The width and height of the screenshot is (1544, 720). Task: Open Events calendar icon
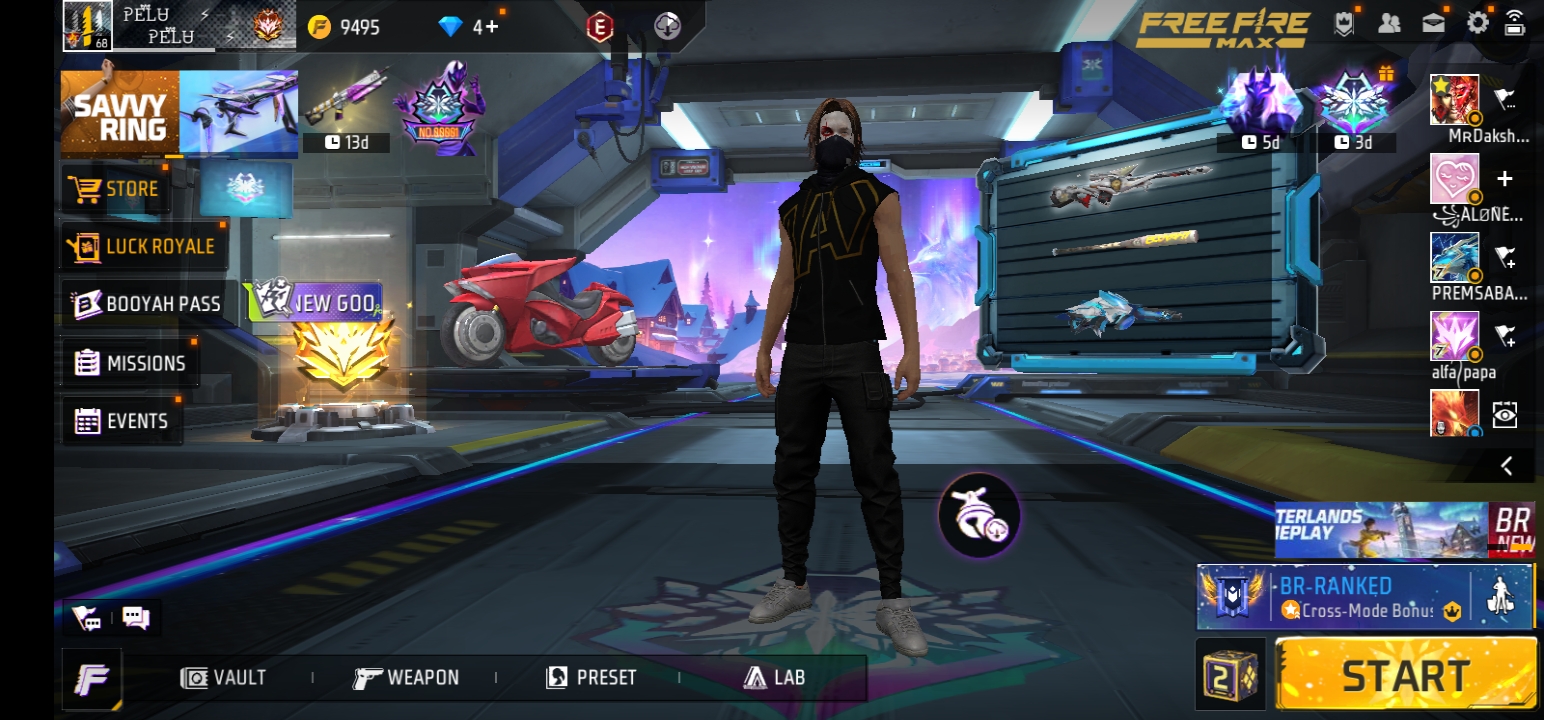point(88,420)
